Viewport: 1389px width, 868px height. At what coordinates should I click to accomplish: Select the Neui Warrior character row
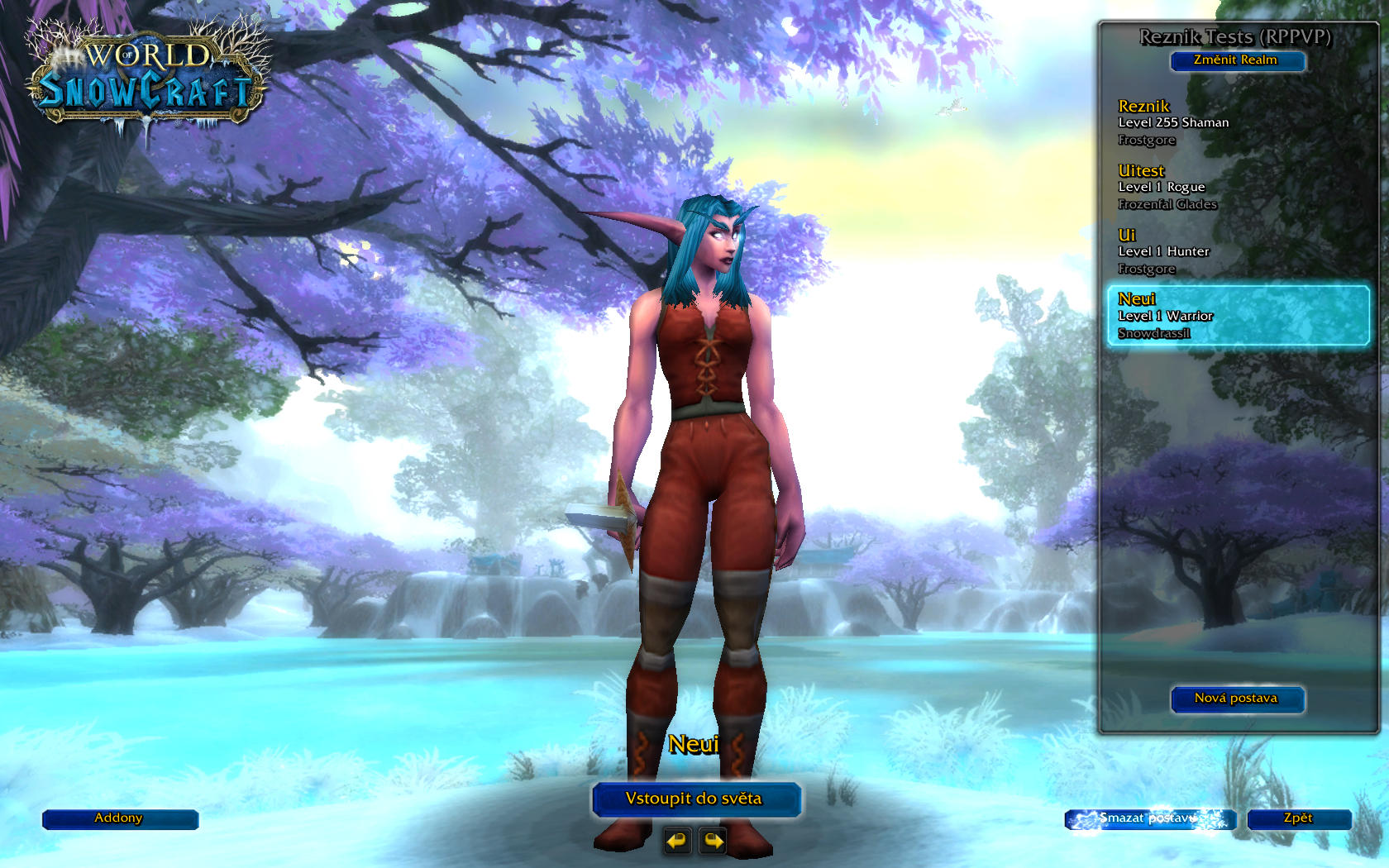pyautogui.click(x=1238, y=316)
